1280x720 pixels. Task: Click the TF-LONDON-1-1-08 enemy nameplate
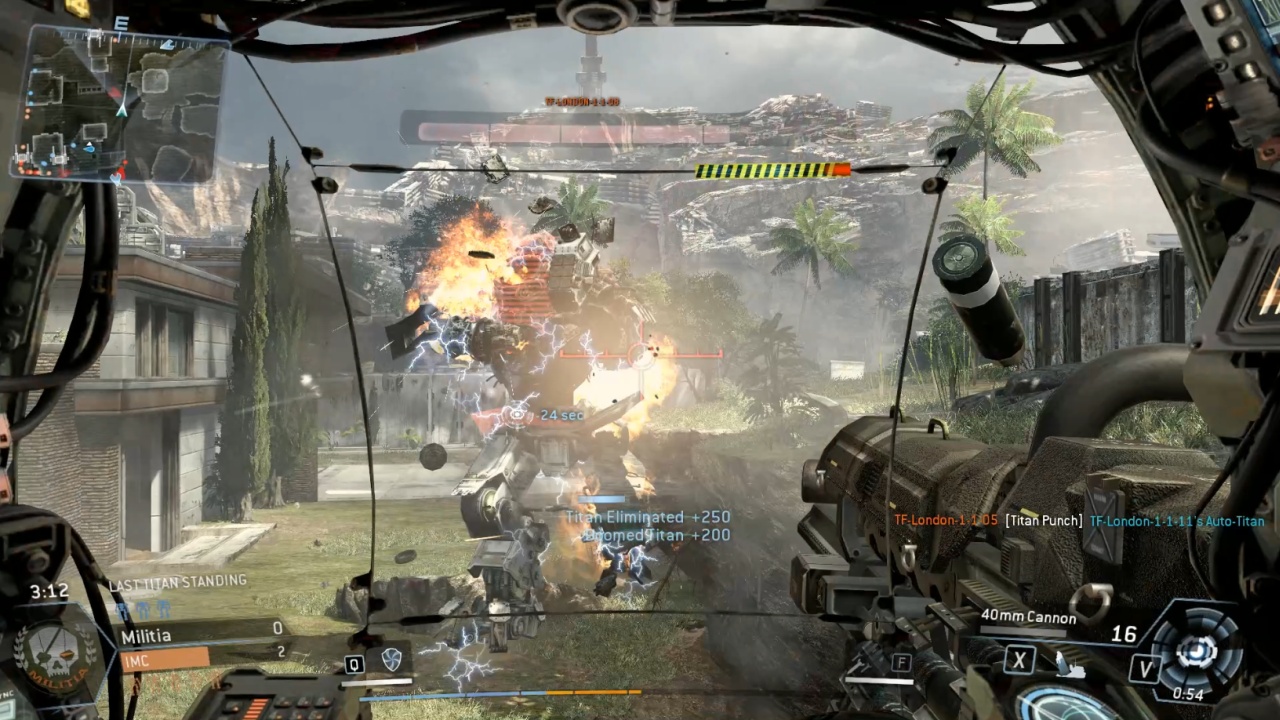pos(584,101)
